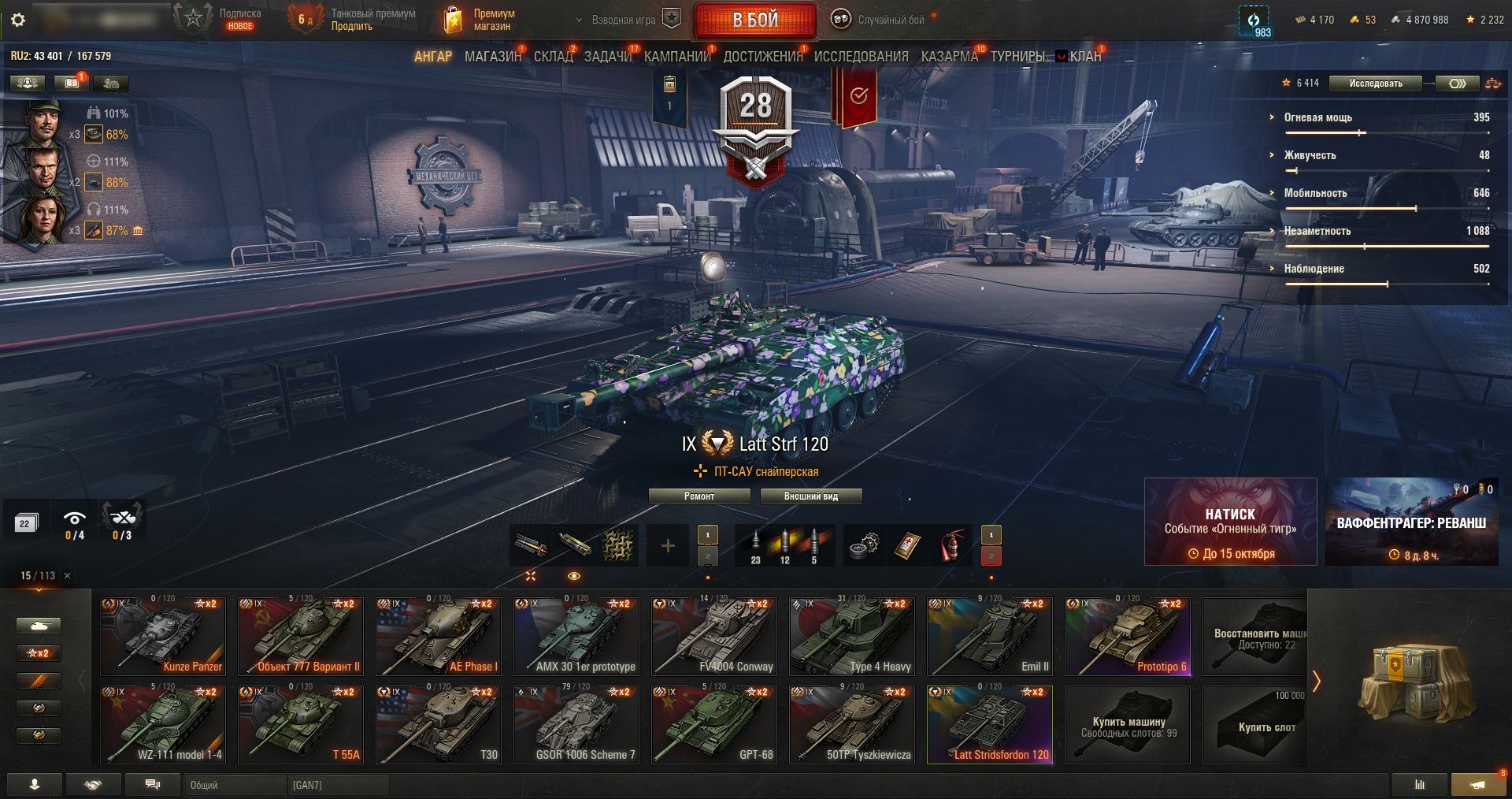
Task: Open the Премиум магазин
Action: pos(480,20)
